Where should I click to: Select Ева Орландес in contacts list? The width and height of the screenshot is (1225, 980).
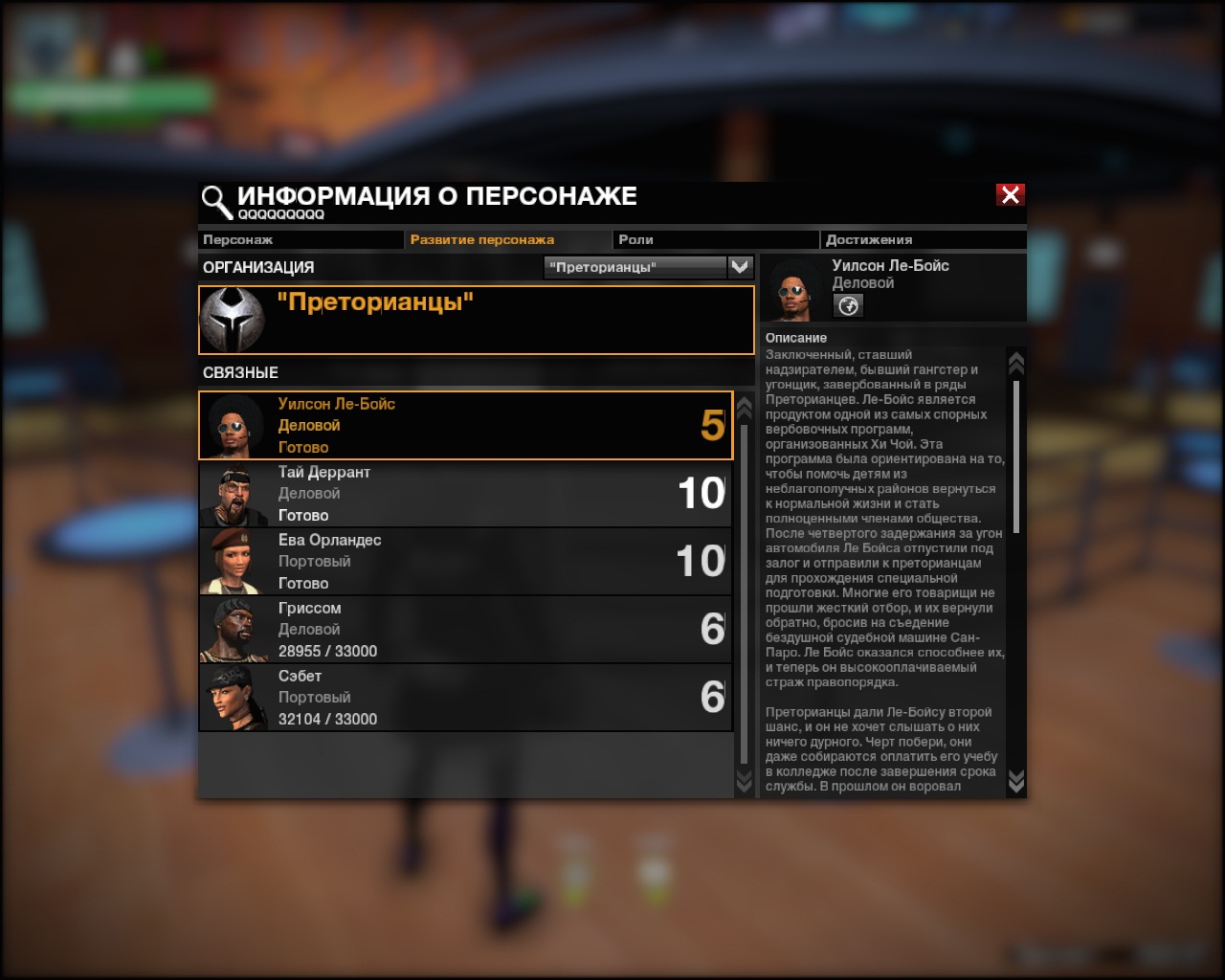pos(465,562)
